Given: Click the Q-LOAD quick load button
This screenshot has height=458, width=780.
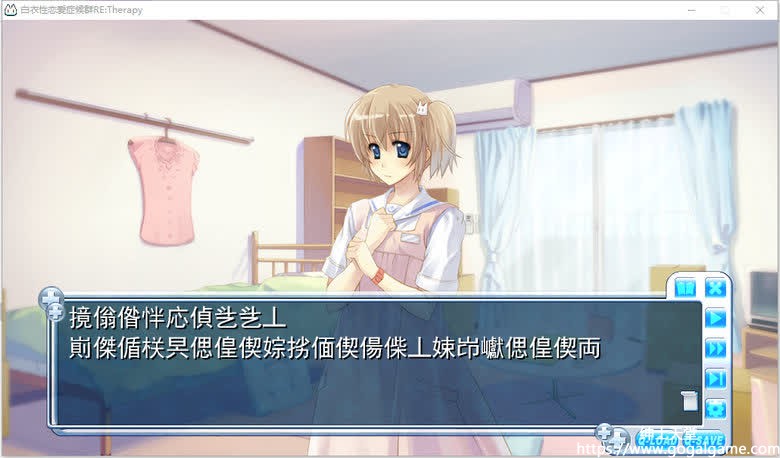Looking at the screenshot, I should coord(656,438).
